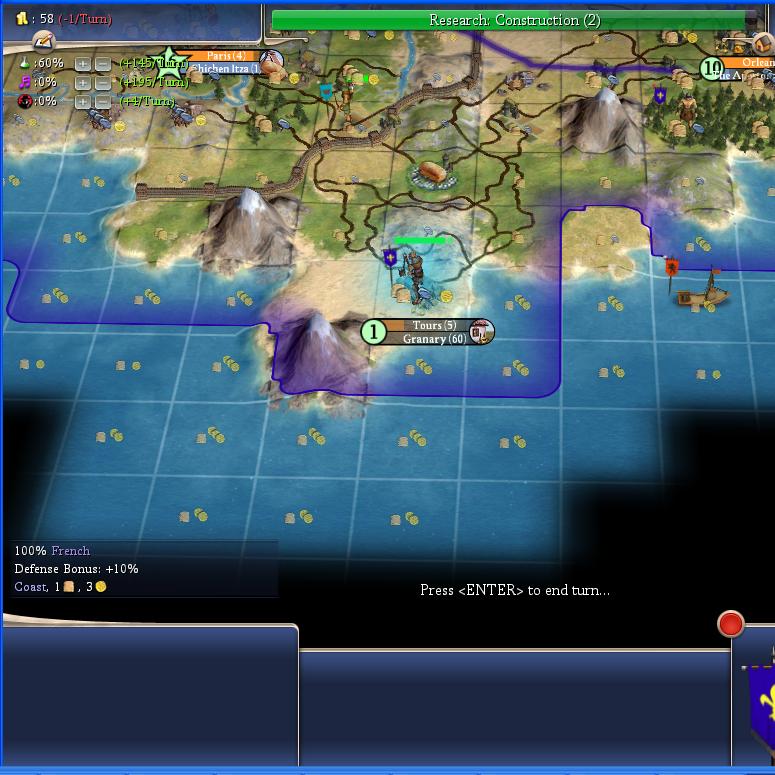Click the red end turn button
This screenshot has width=775, height=775.
click(x=731, y=624)
